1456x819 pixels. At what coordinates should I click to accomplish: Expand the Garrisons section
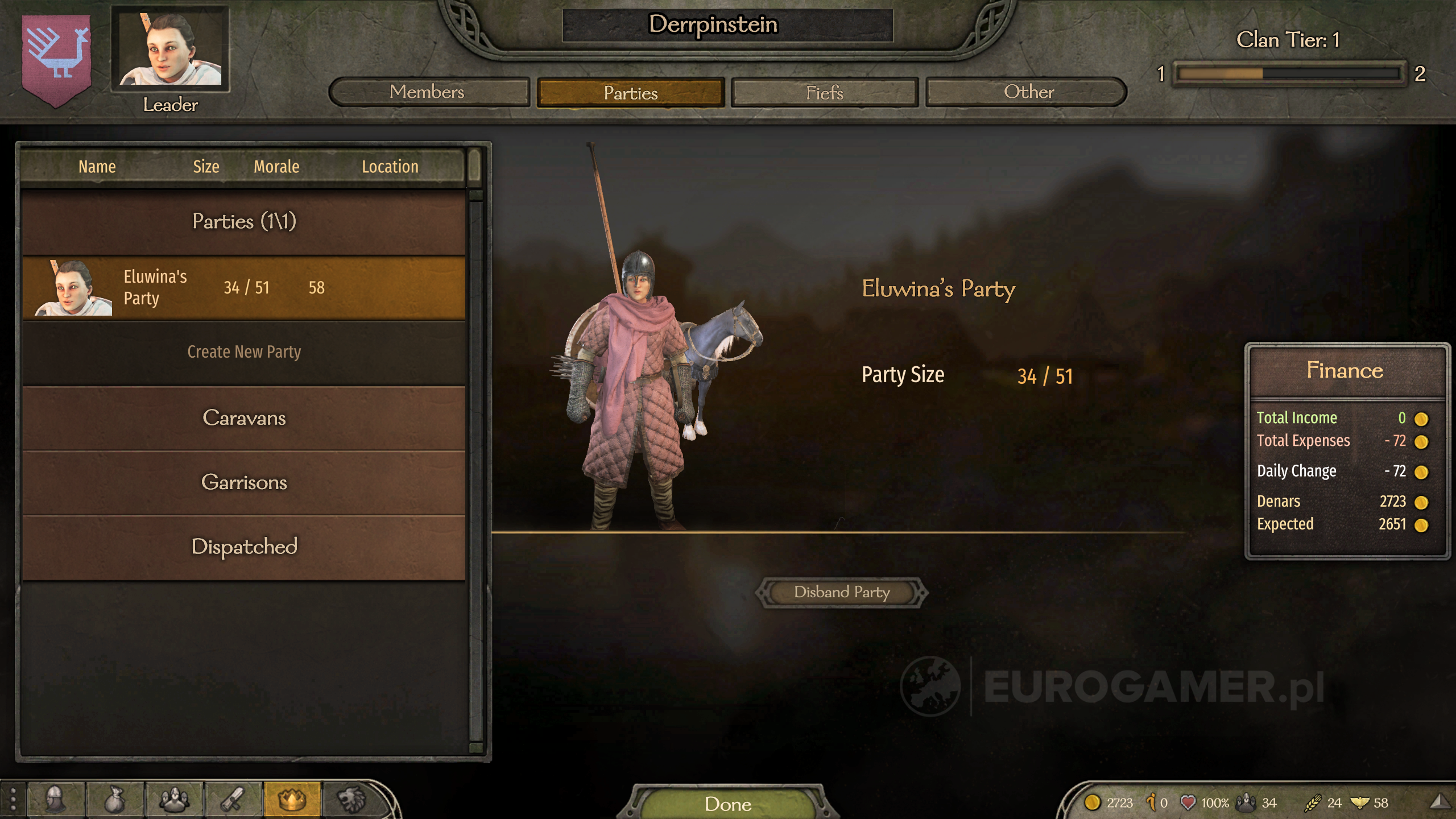pyautogui.click(x=245, y=482)
